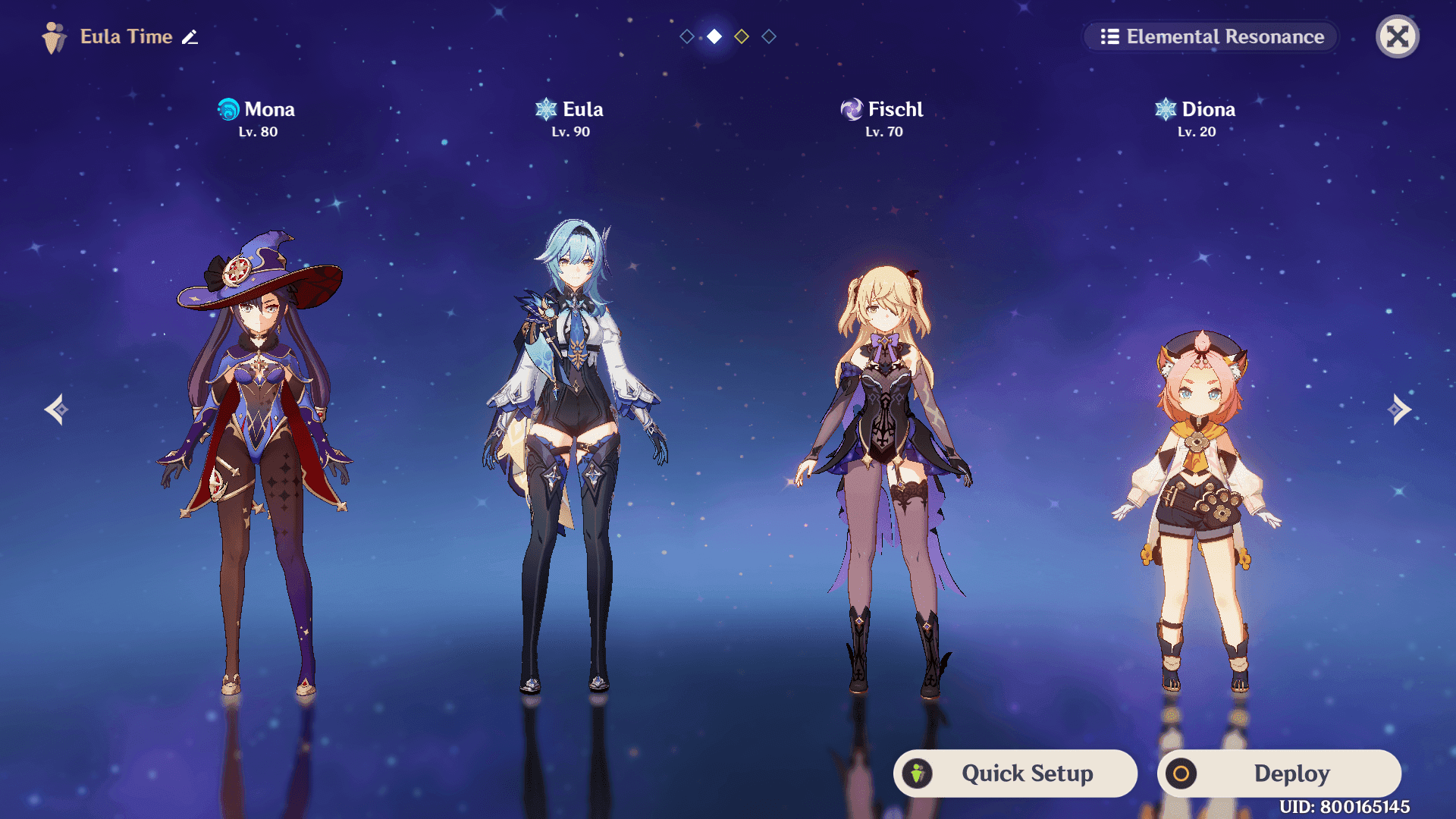Expand the previous party with the left arrow
1456x819 pixels.
pyautogui.click(x=57, y=409)
